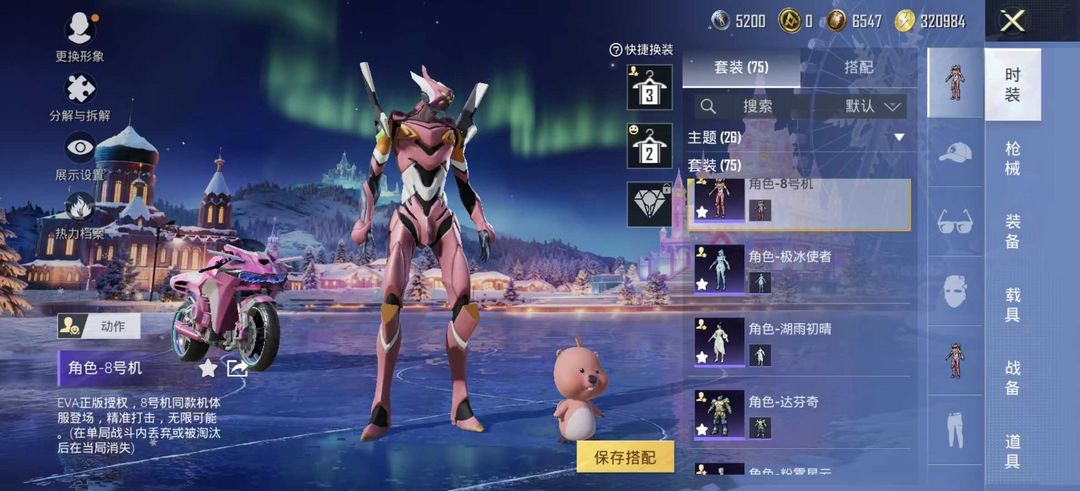Viewport: 1080px width, 491px height.
Task: Select quick-swap outfit slot 3
Action: (x=649, y=88)
